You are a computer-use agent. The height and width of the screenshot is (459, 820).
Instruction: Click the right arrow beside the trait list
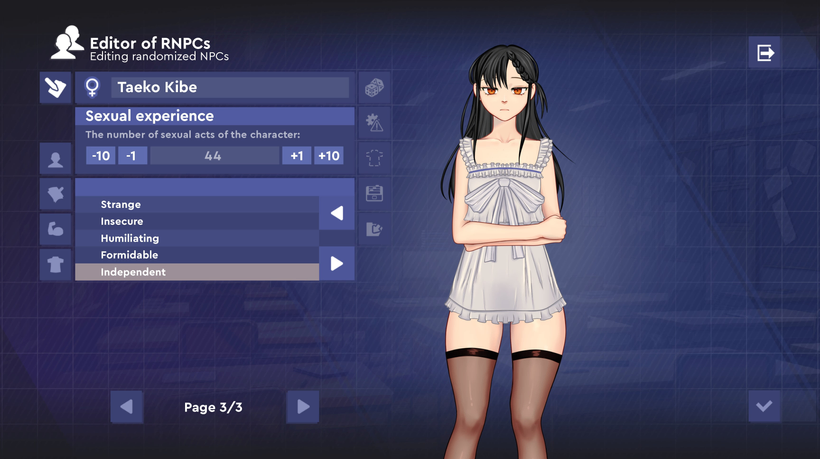tap(337, 263)
